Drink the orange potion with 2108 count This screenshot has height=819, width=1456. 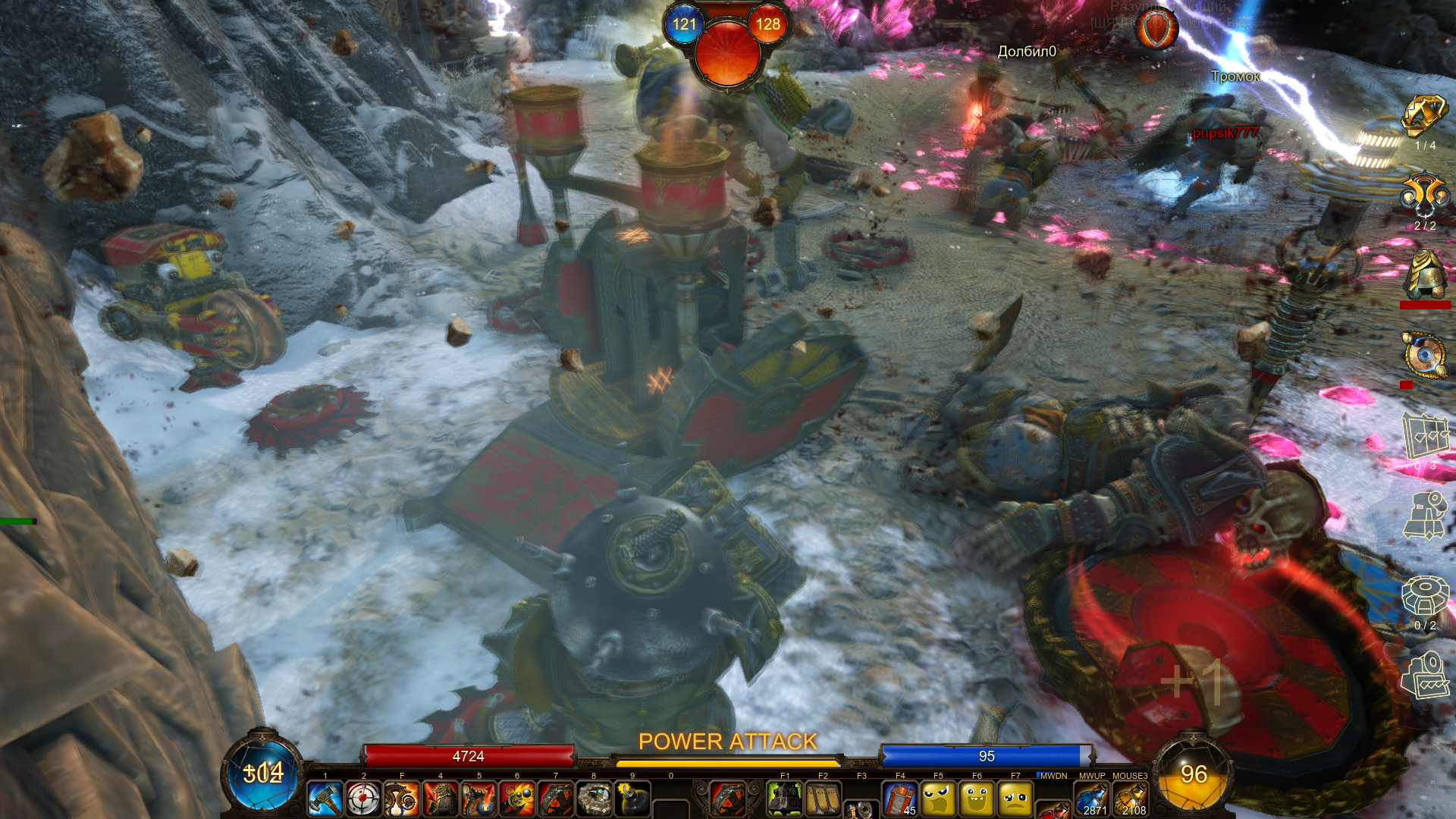coord(1130,799)
